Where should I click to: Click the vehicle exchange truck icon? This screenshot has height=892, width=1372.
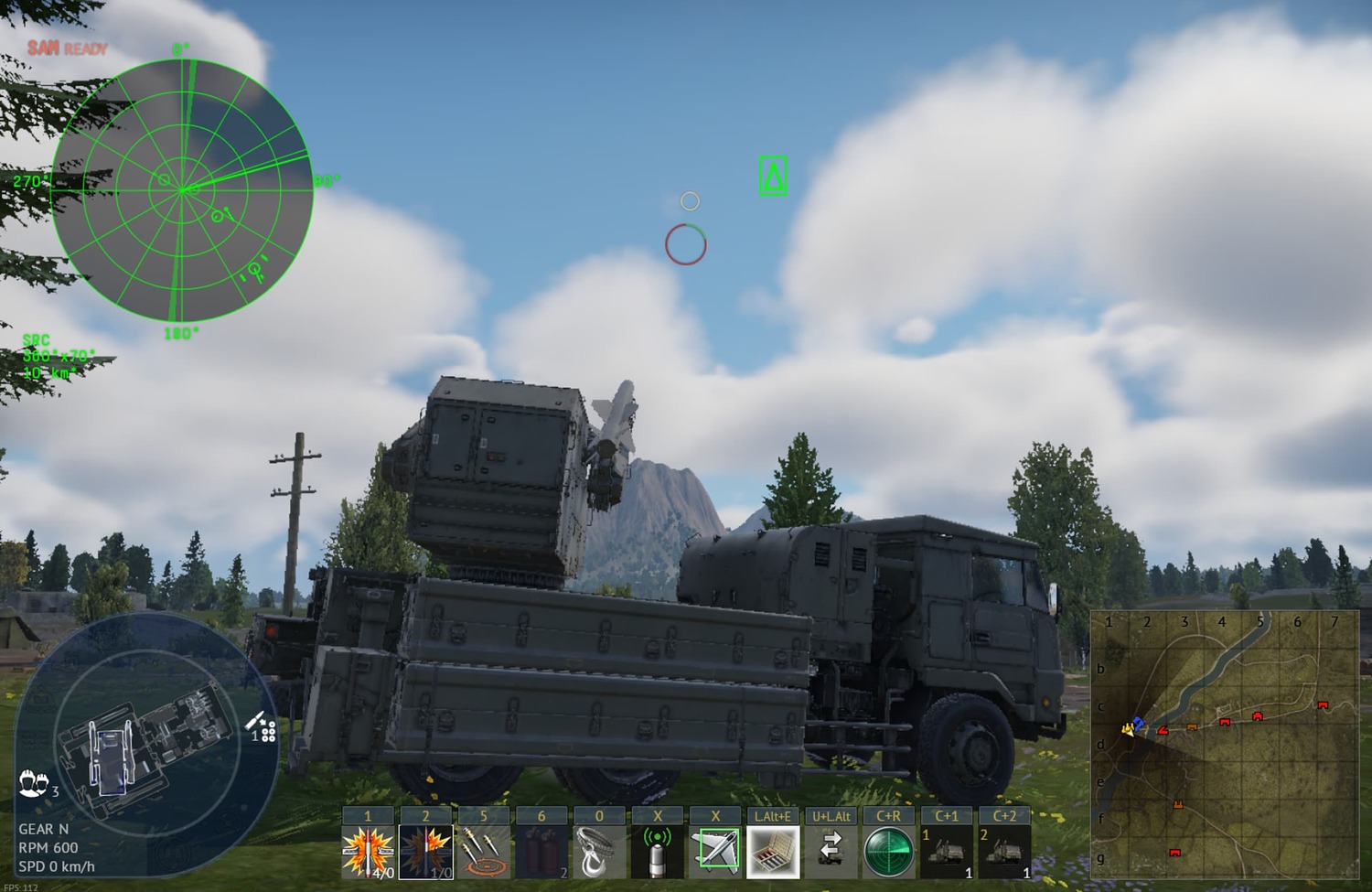[831, 851]
